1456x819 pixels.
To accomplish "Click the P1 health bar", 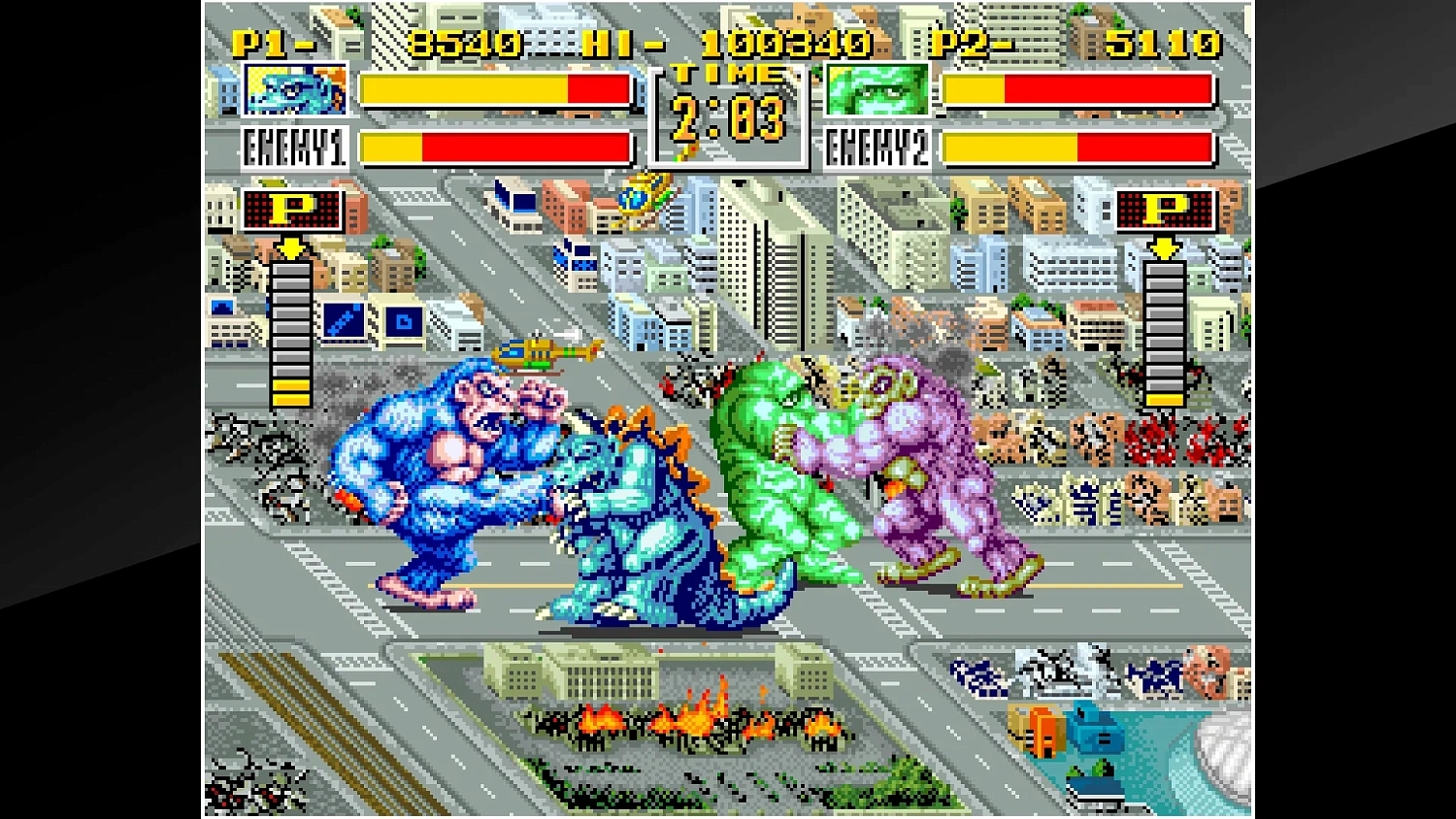I will (x=495, y=90).
